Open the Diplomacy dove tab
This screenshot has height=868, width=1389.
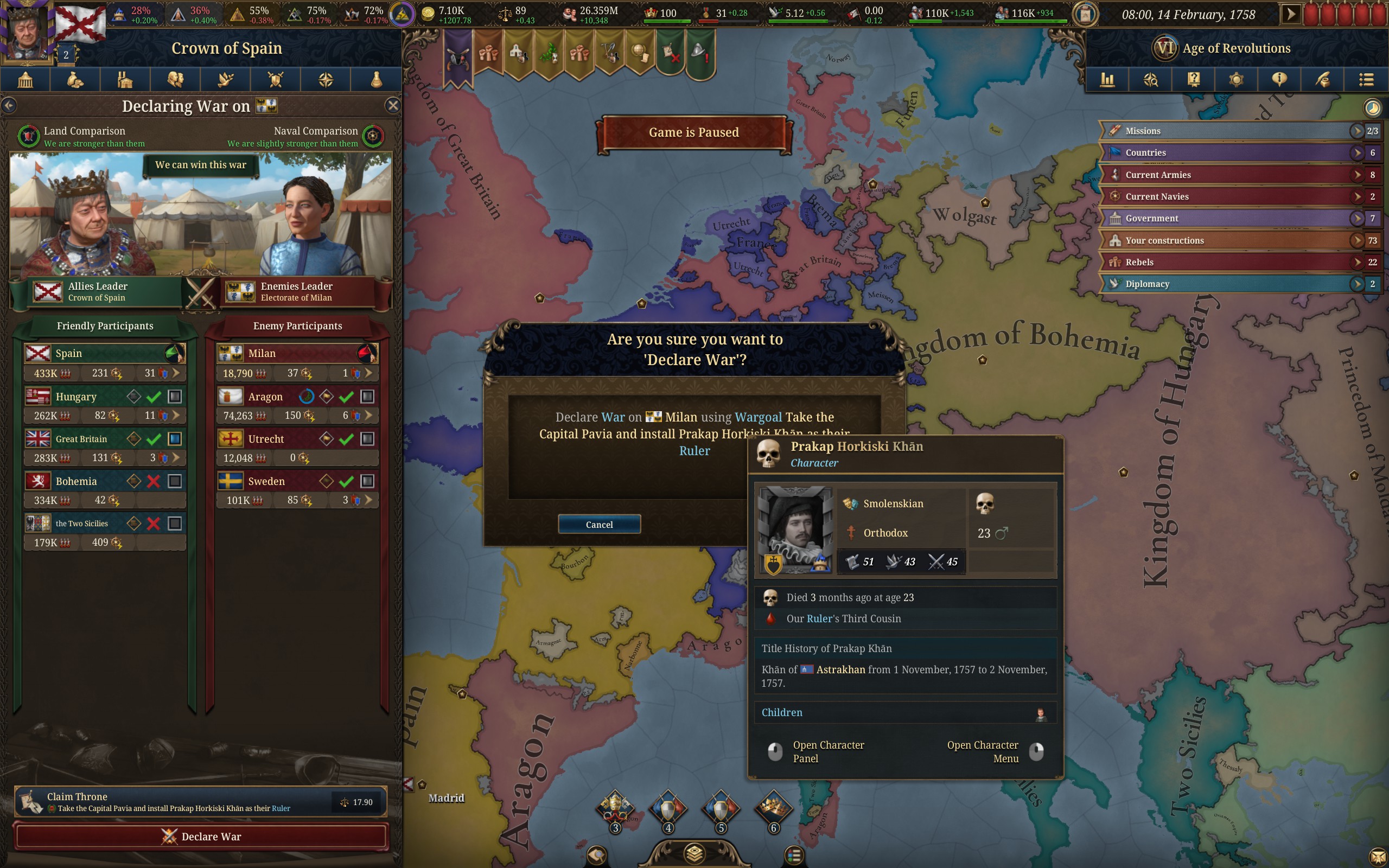[x=225, y=79]
